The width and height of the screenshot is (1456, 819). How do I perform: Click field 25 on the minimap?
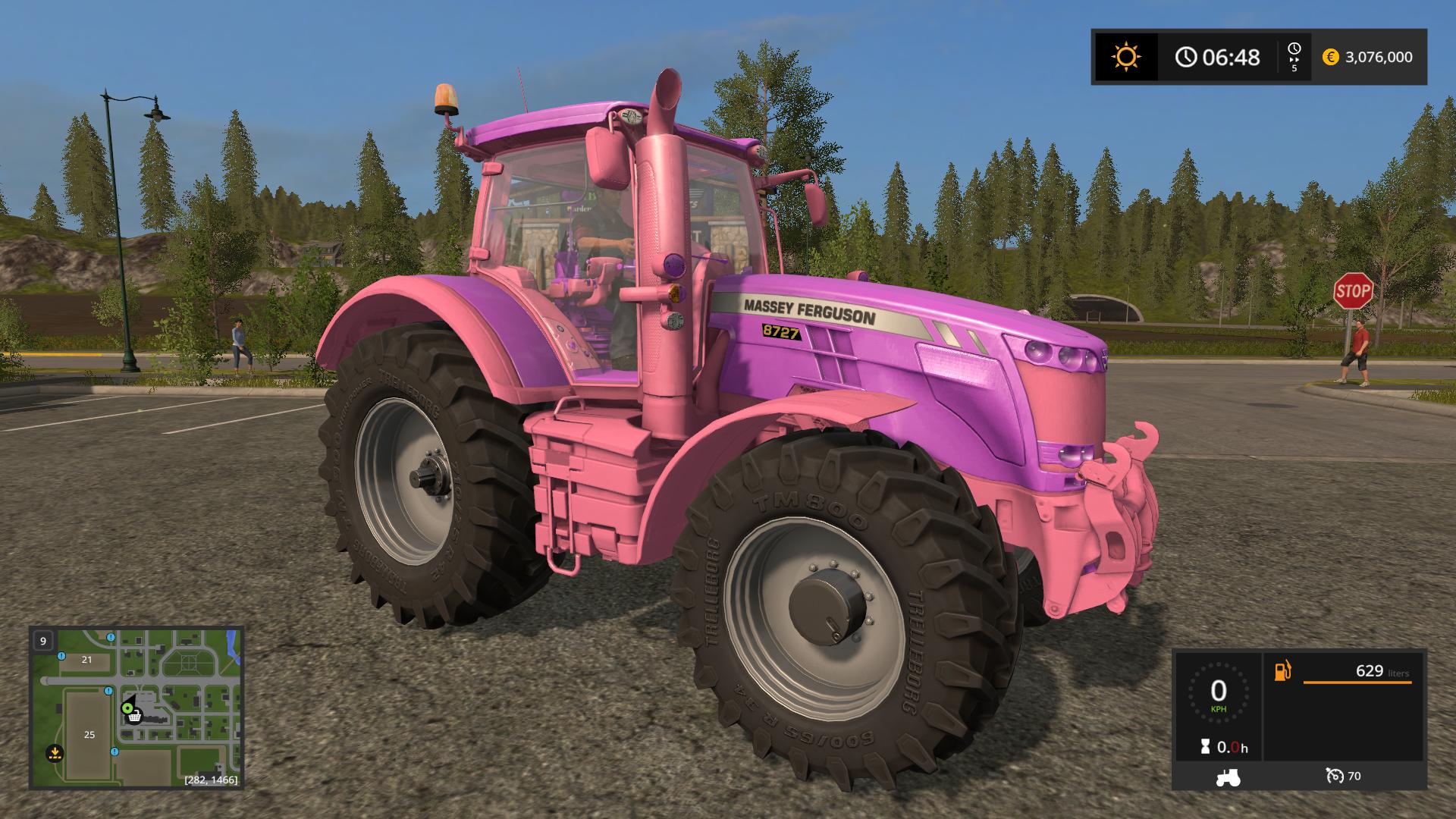[89, 734]
